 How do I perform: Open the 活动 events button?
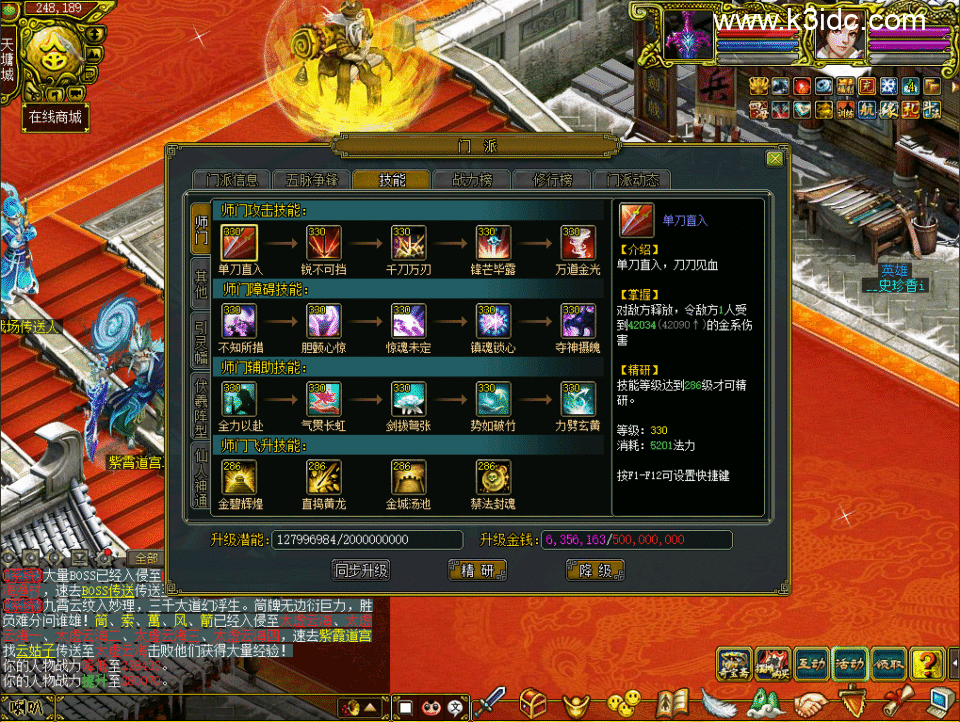tap(851, 663)
